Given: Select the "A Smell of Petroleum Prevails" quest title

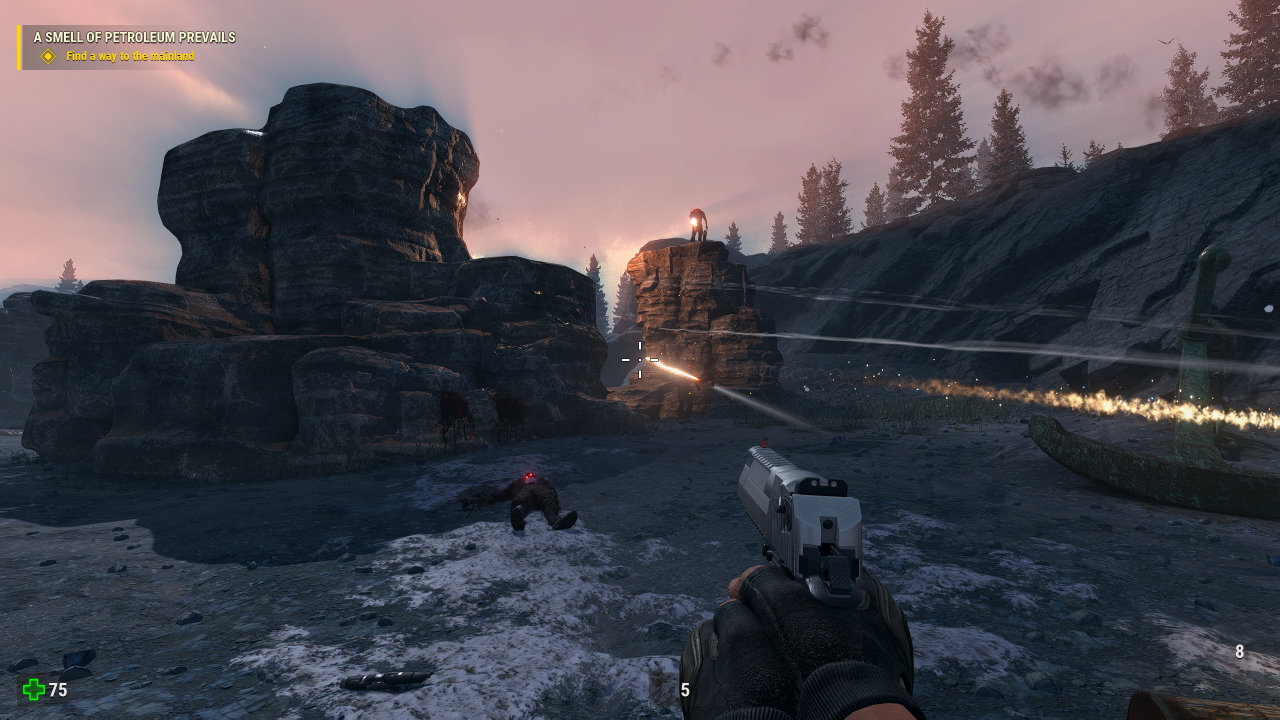Looking at the screenshot, I should pos(134,38).
